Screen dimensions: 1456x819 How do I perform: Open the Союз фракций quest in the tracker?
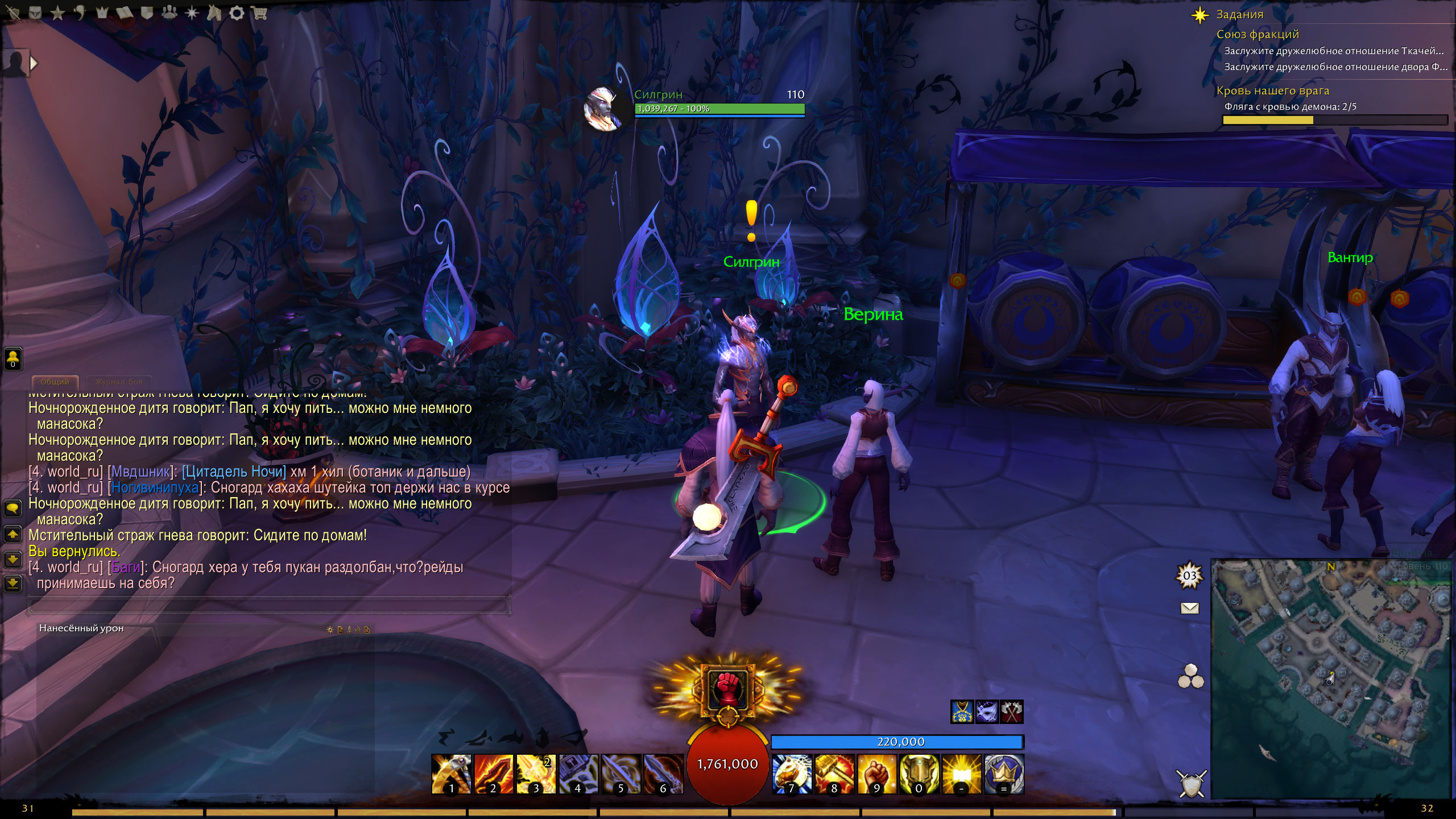click(x=1258, y=35)
